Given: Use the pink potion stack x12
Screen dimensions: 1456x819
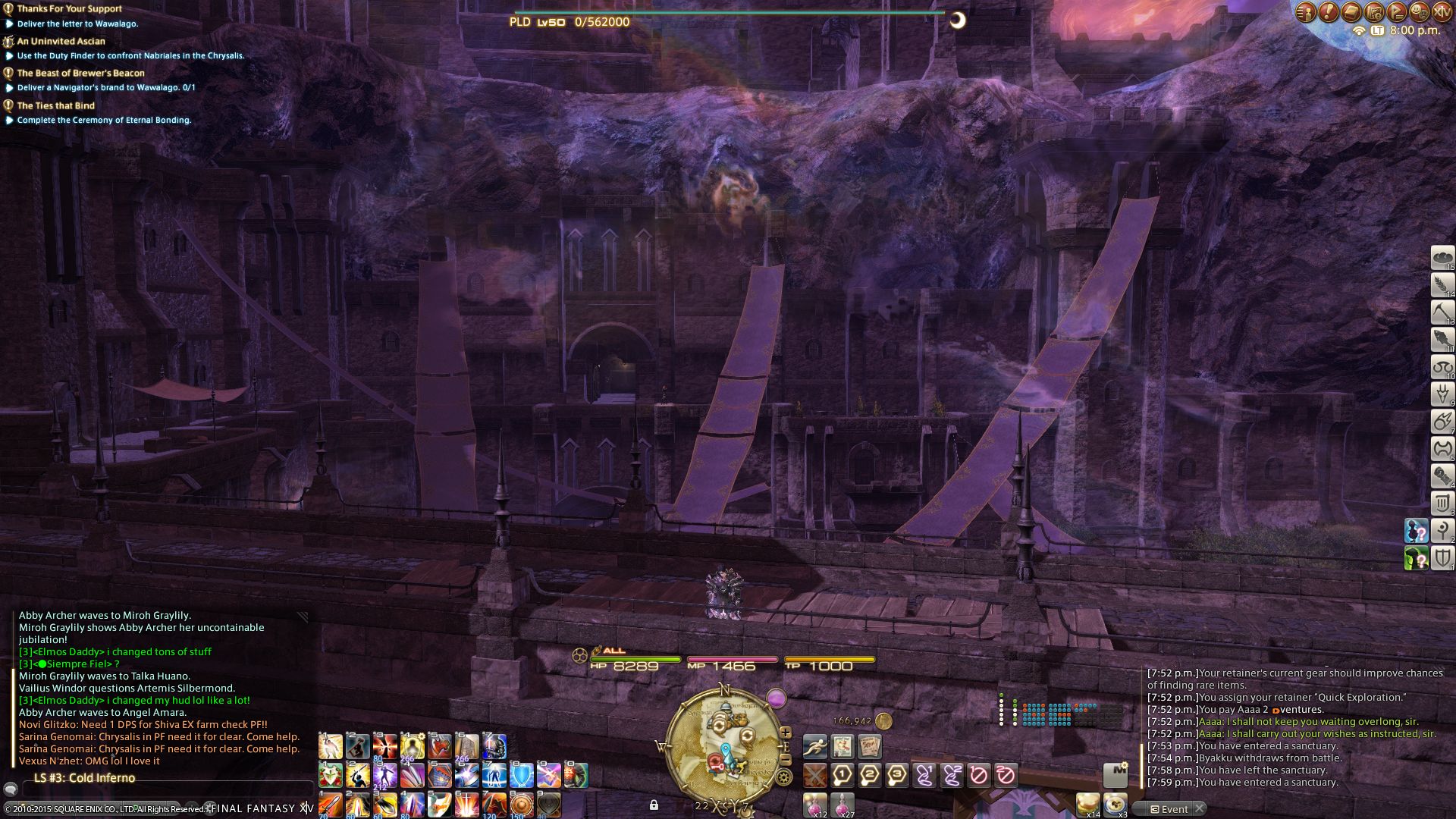Looking at the screenshot, I should [815, 804].
